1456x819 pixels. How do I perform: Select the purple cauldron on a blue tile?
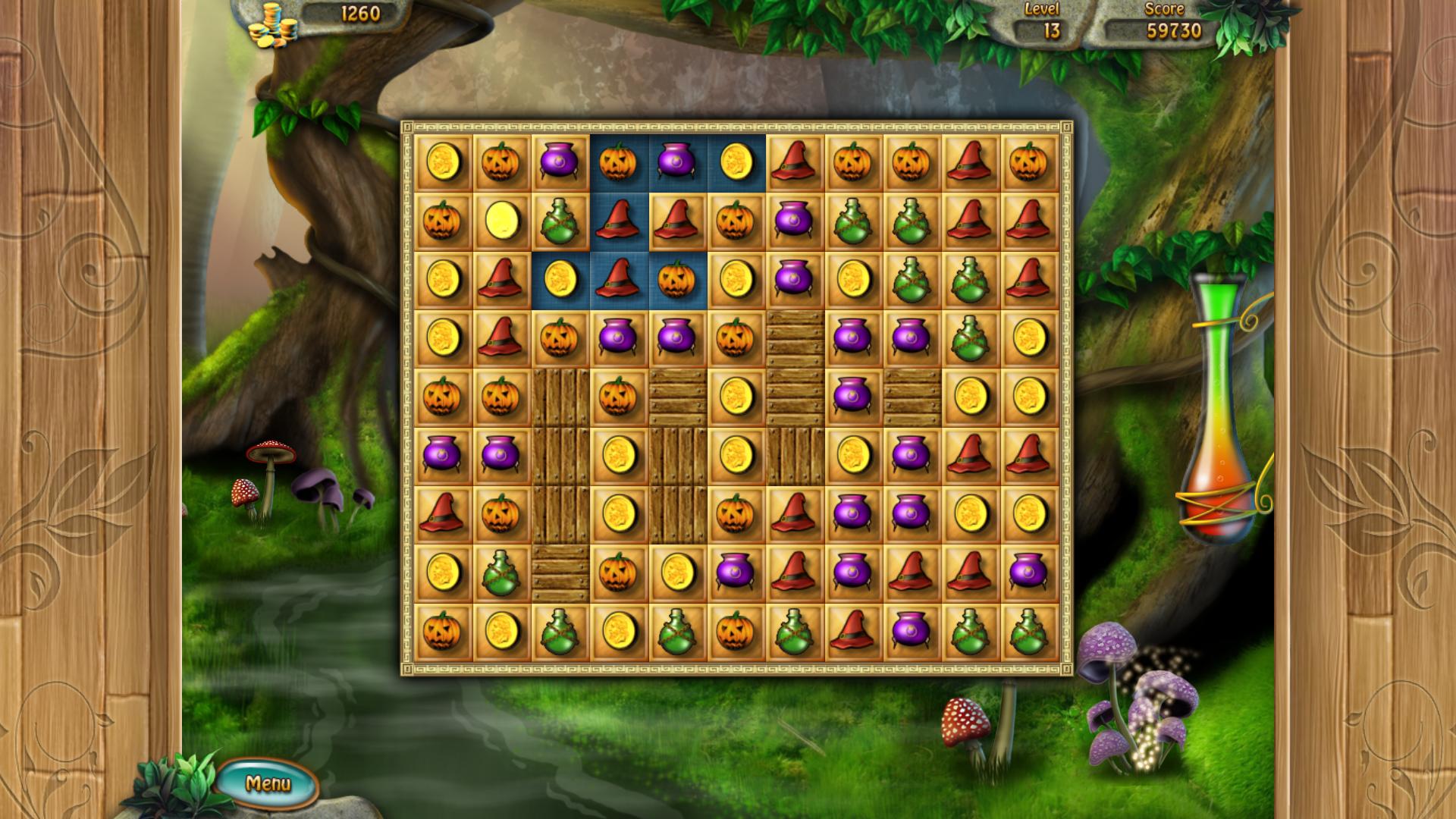pos(676,162)
